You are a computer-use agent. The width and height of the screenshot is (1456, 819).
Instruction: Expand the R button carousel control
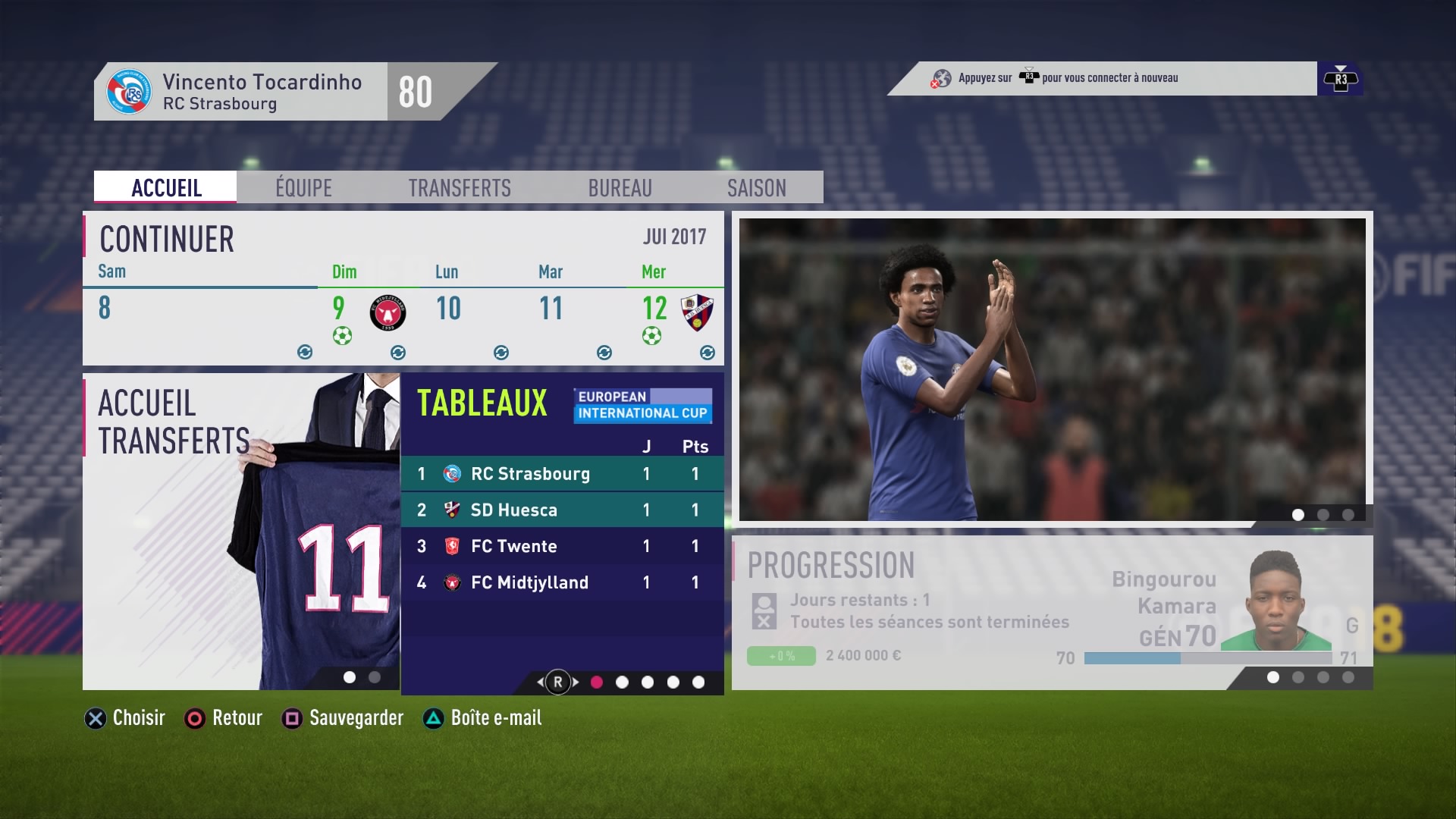point(558,682)
